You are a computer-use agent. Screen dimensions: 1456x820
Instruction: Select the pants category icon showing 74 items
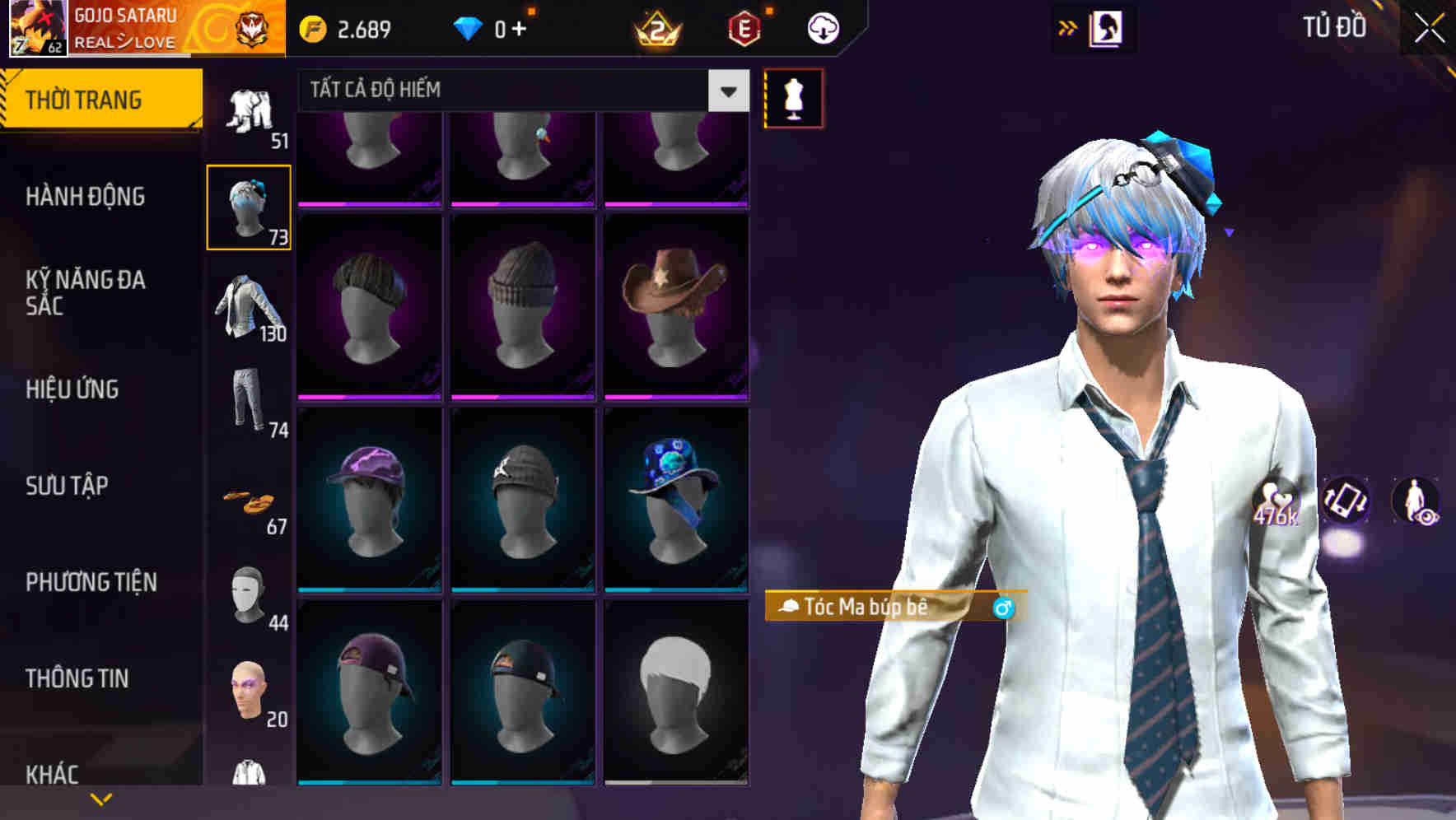click(x=250, y=399)
